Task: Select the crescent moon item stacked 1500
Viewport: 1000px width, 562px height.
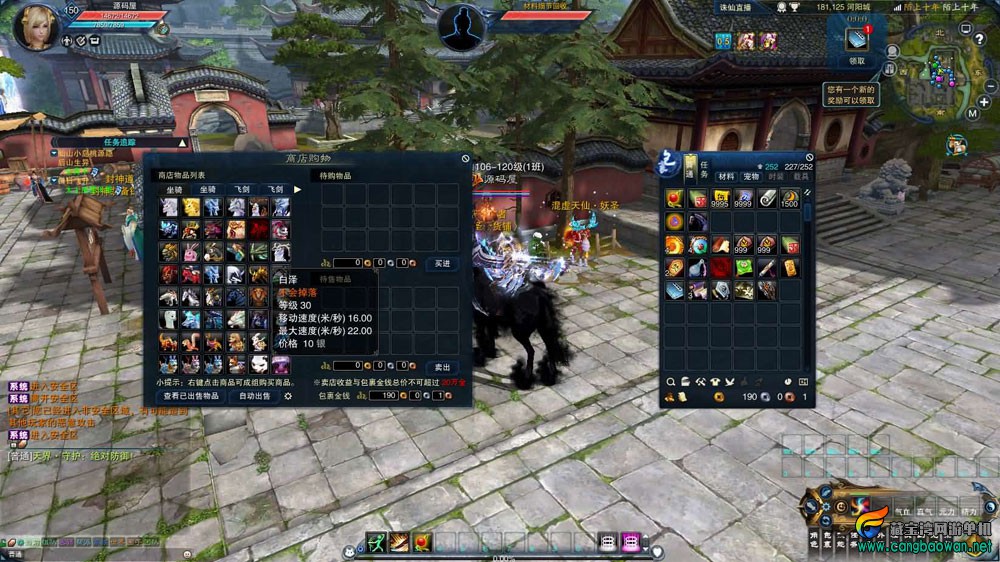Action: pos(790,199)
